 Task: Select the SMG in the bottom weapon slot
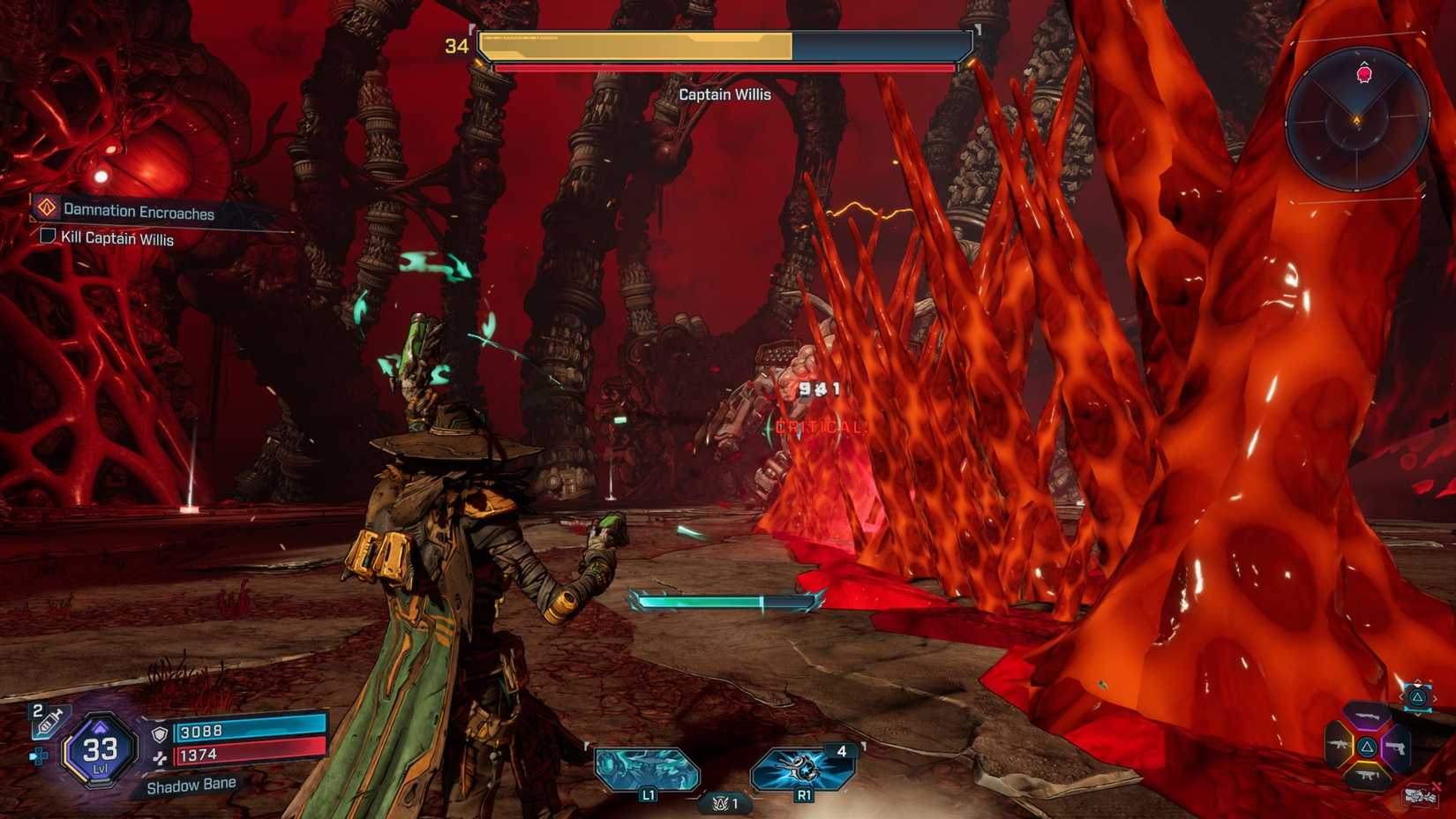click(1368, 774)
